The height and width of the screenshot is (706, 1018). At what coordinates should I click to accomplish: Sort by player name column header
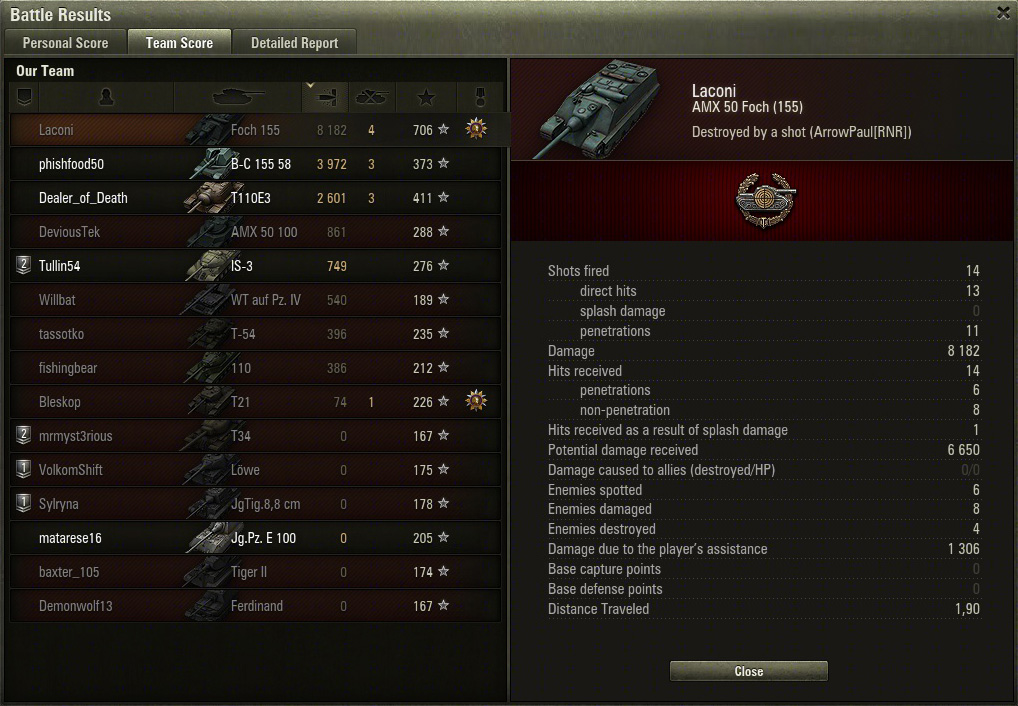(x=107, y=97)
